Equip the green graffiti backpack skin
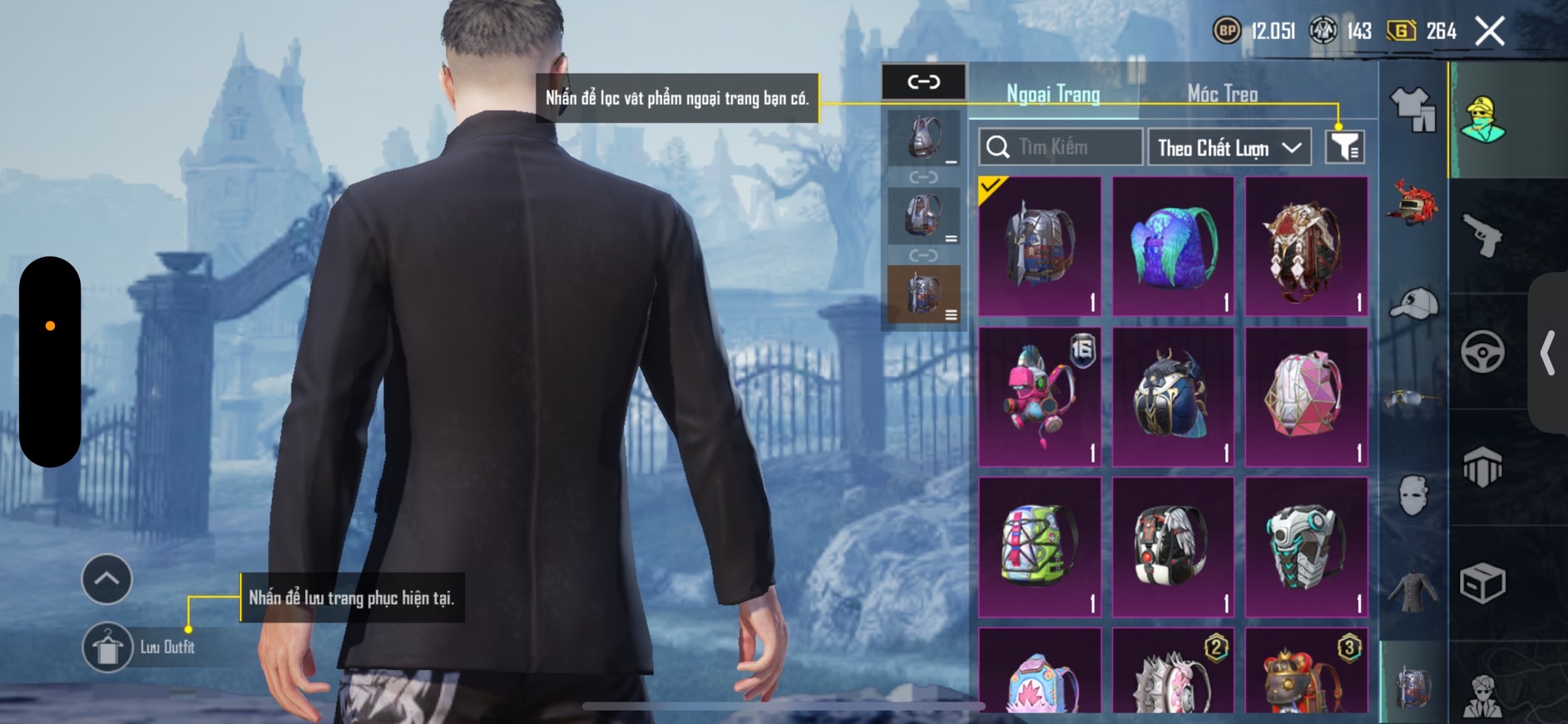Image resolution: width=1568 pixels, height=724 pixels. (x=1040, y=547)
